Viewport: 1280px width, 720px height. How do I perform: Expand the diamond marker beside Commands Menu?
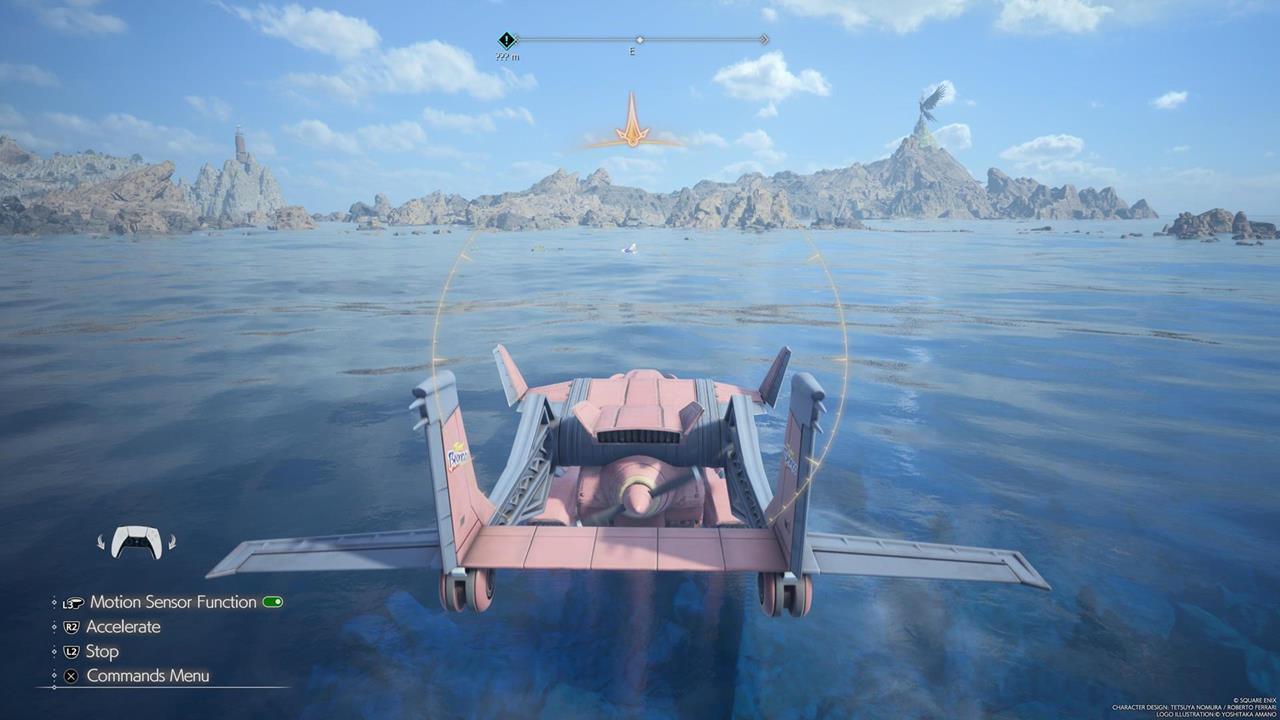click(x=54, y=674)
